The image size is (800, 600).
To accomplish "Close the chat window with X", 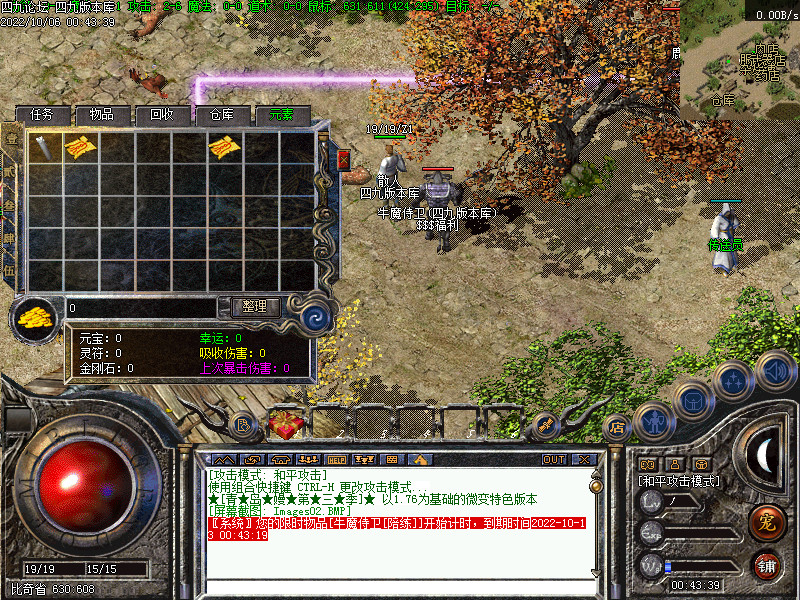I will [584, 459].
